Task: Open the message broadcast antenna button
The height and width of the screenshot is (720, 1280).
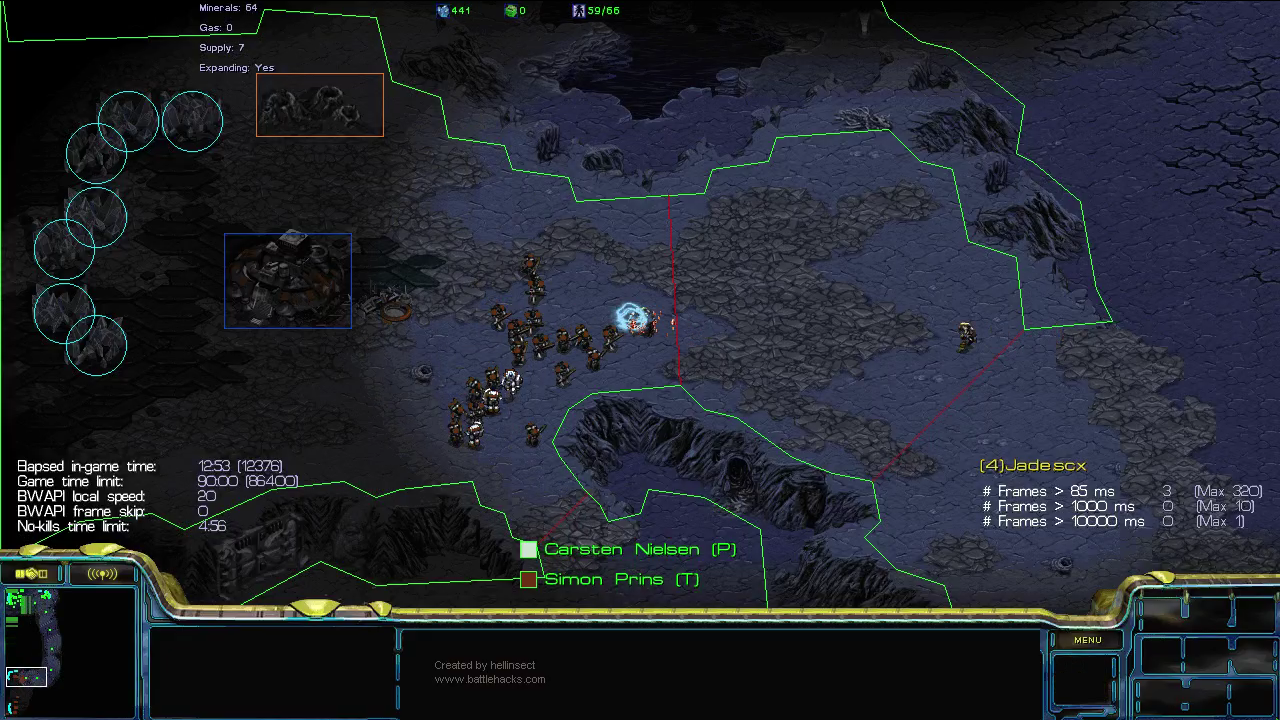Action: 102,573
